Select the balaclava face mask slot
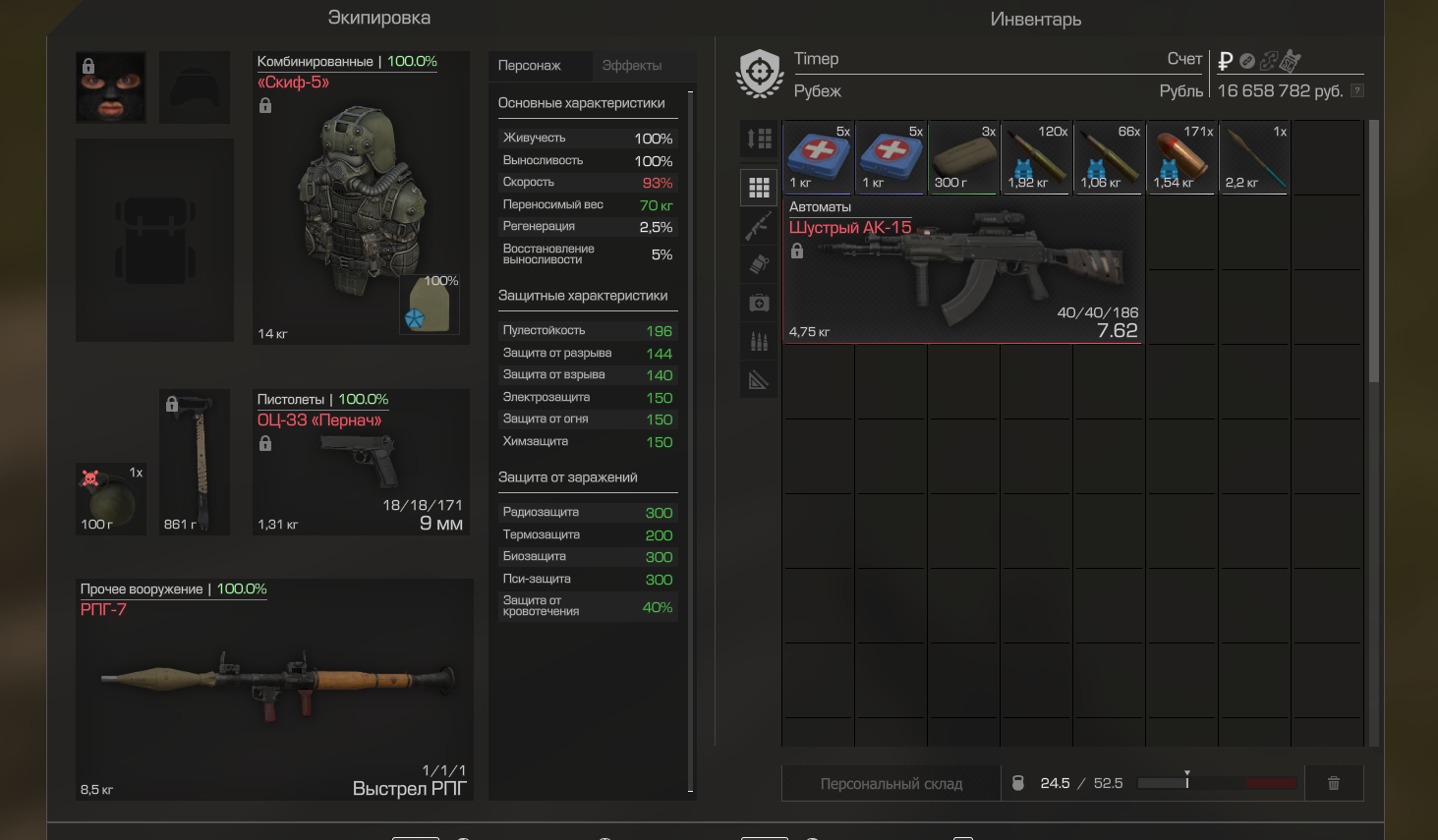 (x=111, y=87)
